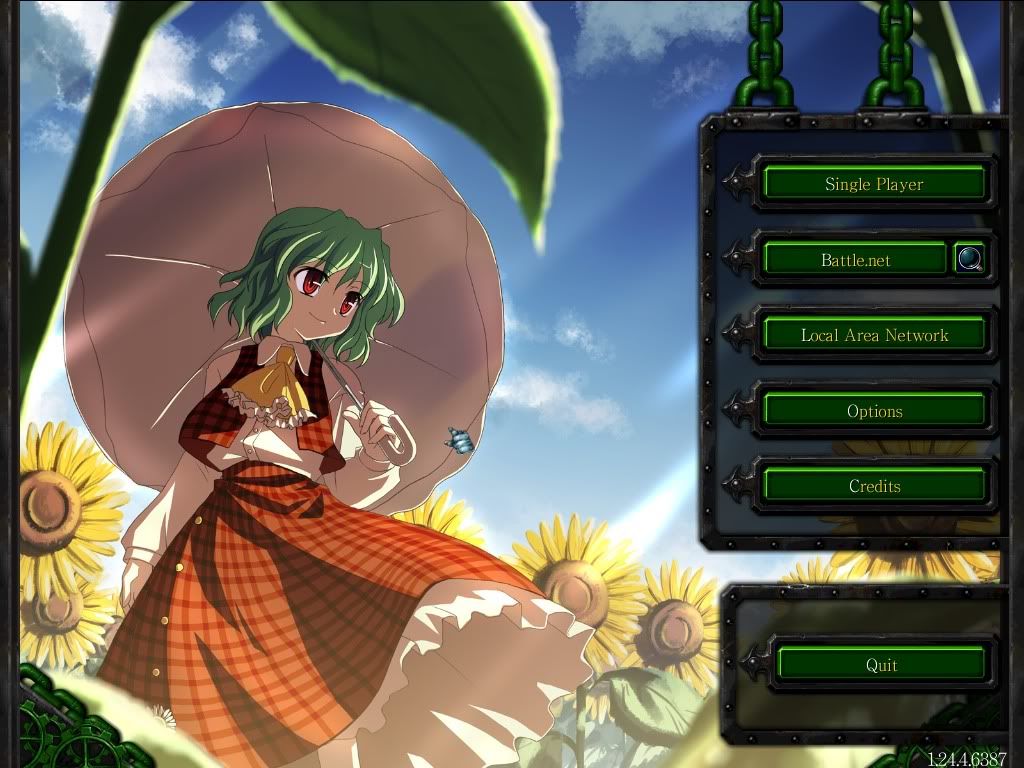1024x768 pixels.
Task: Click the globe icon beside Battle.net
Action: (x=969, y=259)
